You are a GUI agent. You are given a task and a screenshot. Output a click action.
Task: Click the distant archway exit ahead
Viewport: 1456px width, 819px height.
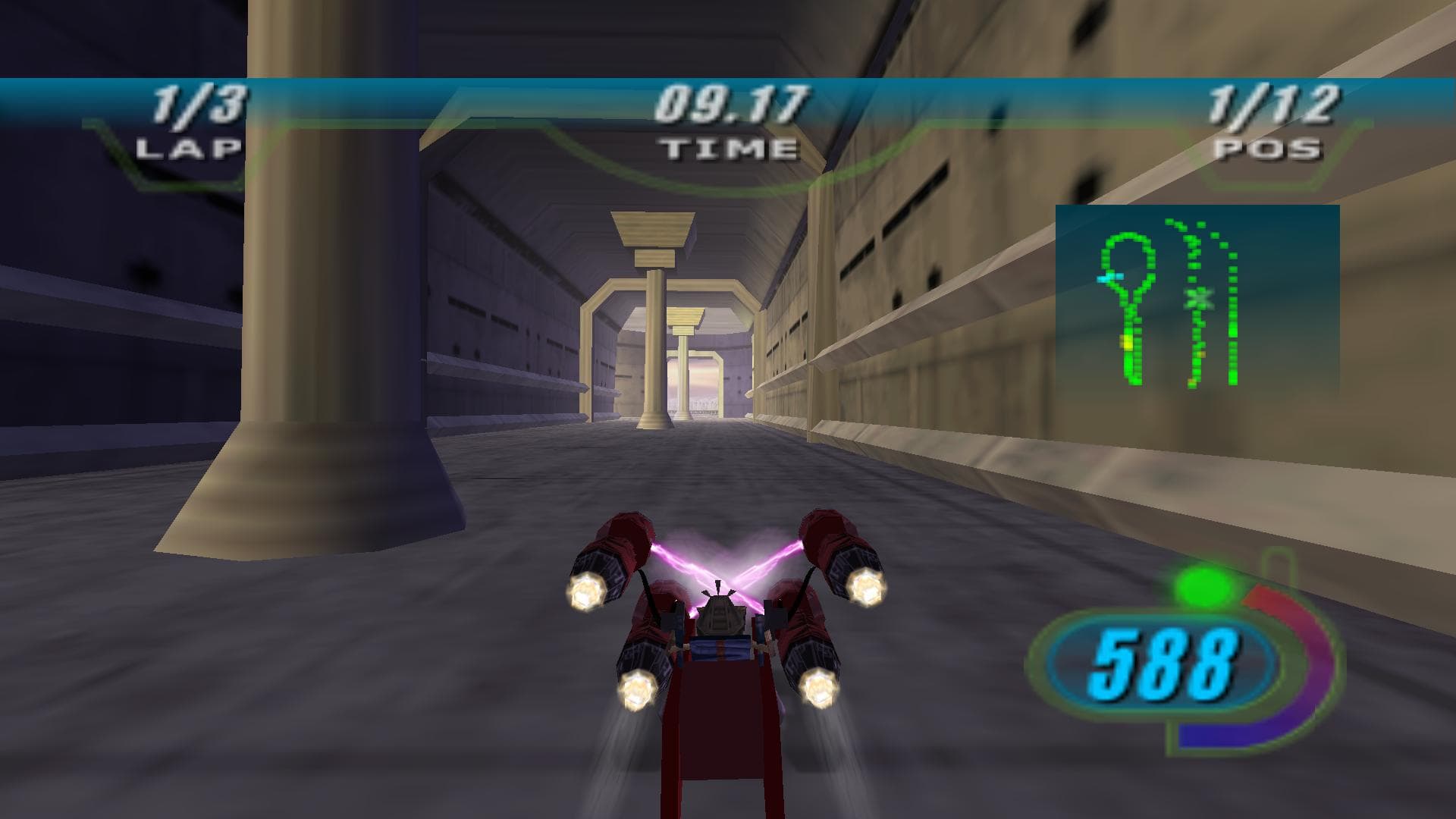coord(698,383)
